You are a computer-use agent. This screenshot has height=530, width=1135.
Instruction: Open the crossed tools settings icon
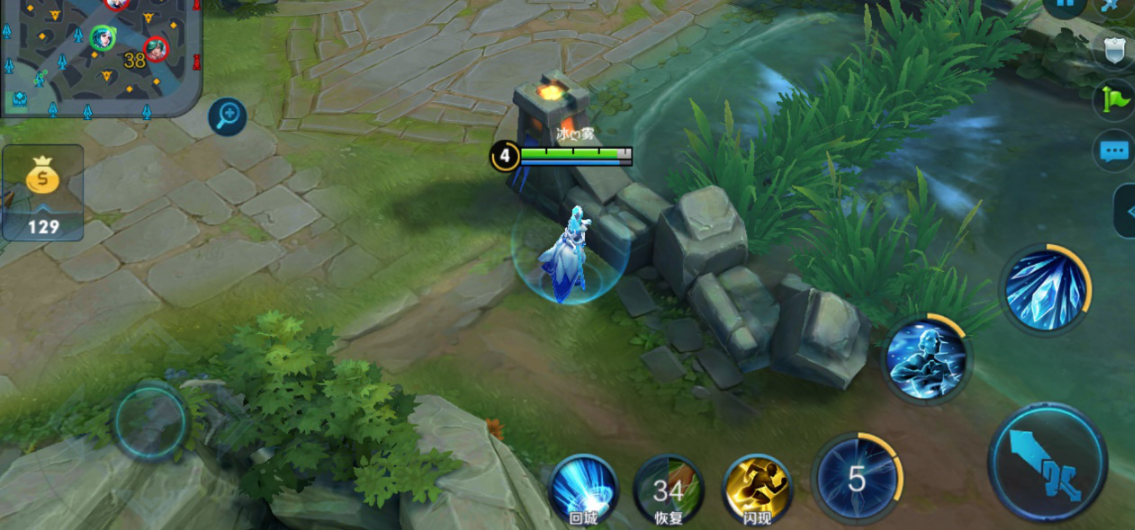(1114, 5)
